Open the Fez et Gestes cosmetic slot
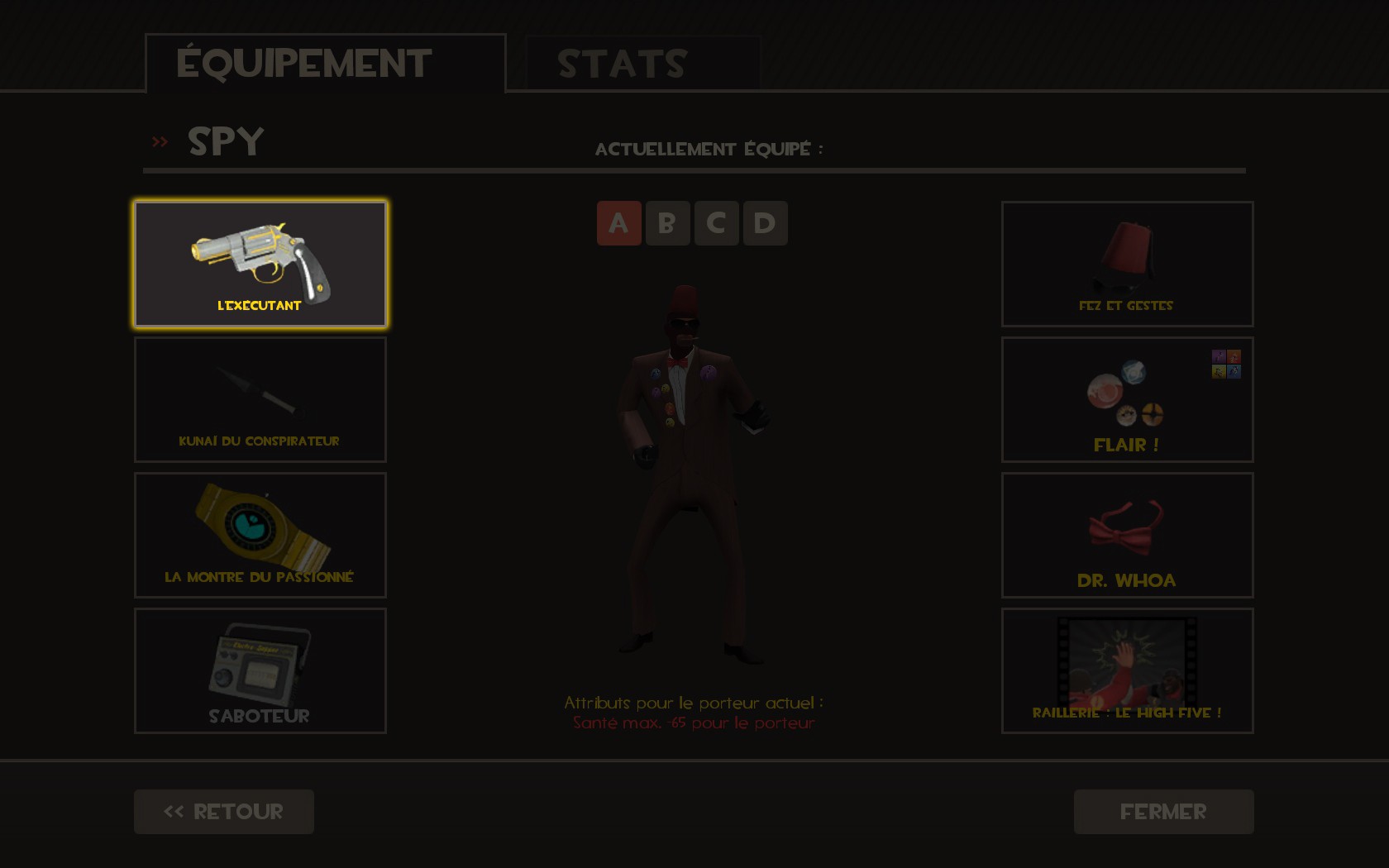The width and height of the screenshot is (1389, 868). click(1126, 263)
